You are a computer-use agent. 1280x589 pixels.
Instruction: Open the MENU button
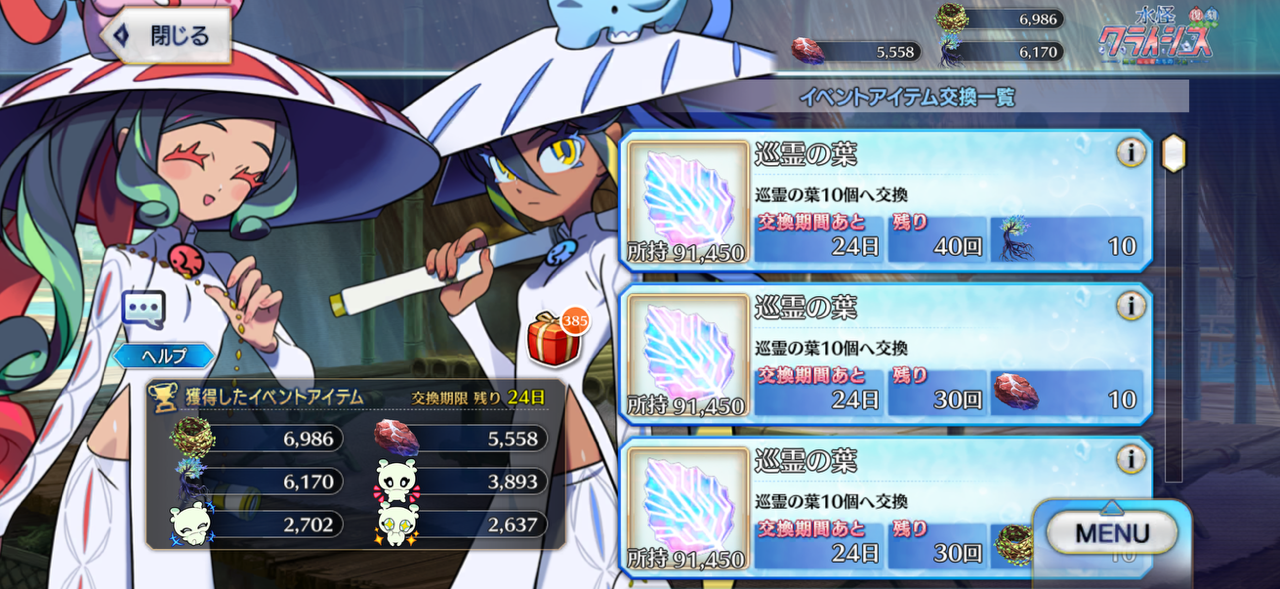pos(1112,534)
